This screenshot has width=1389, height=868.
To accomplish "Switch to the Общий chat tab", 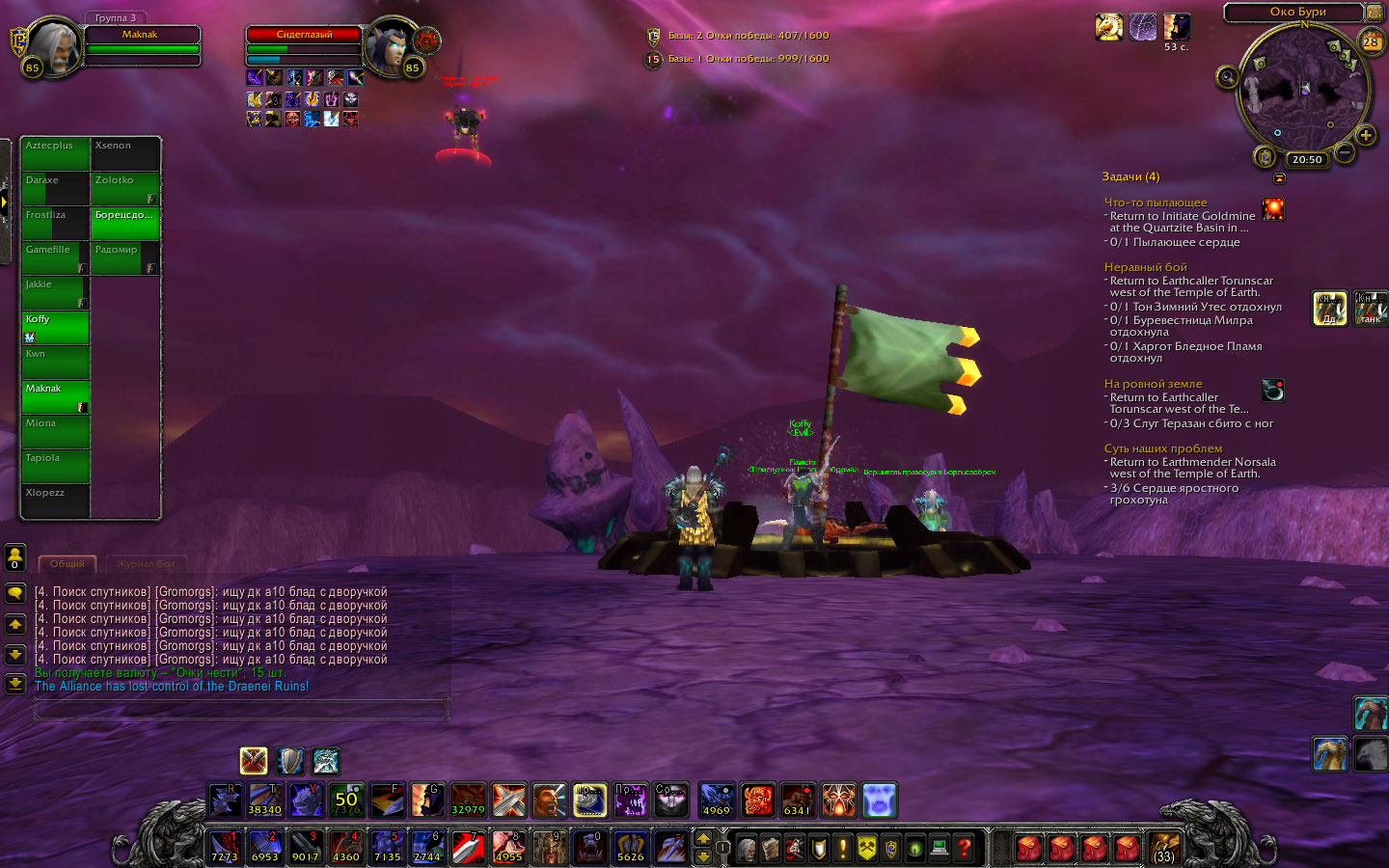I will (67, 564).
